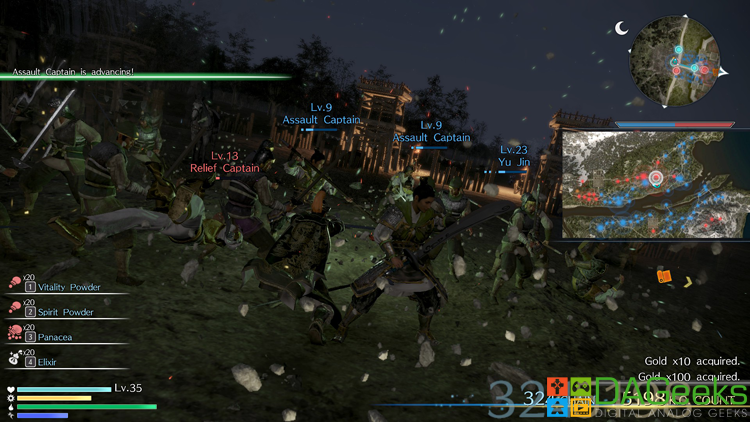Screen dimensions: 750x422
Task: Use the Spirit Powder item
Action: pos(60,312)
